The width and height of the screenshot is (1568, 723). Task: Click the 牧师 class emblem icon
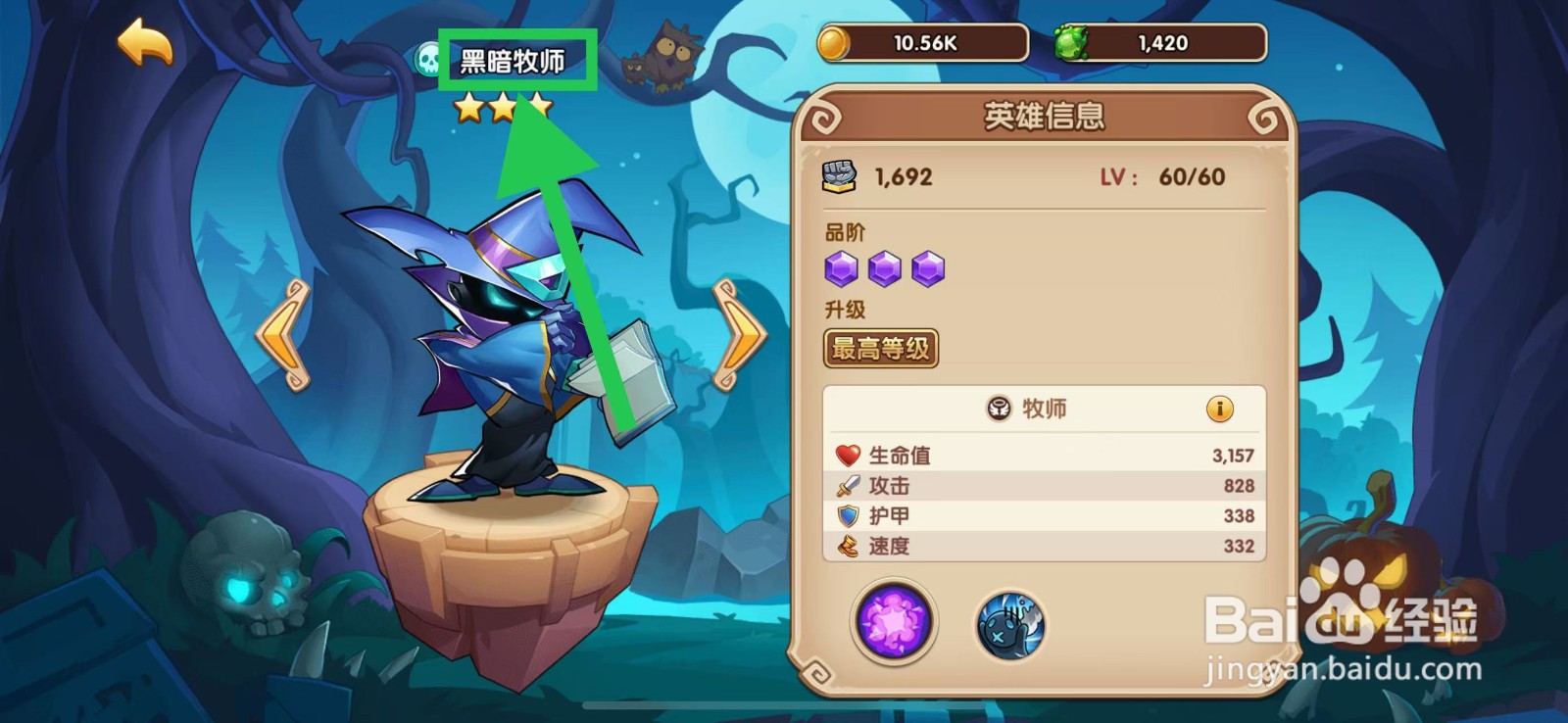tap(1000, 409)
